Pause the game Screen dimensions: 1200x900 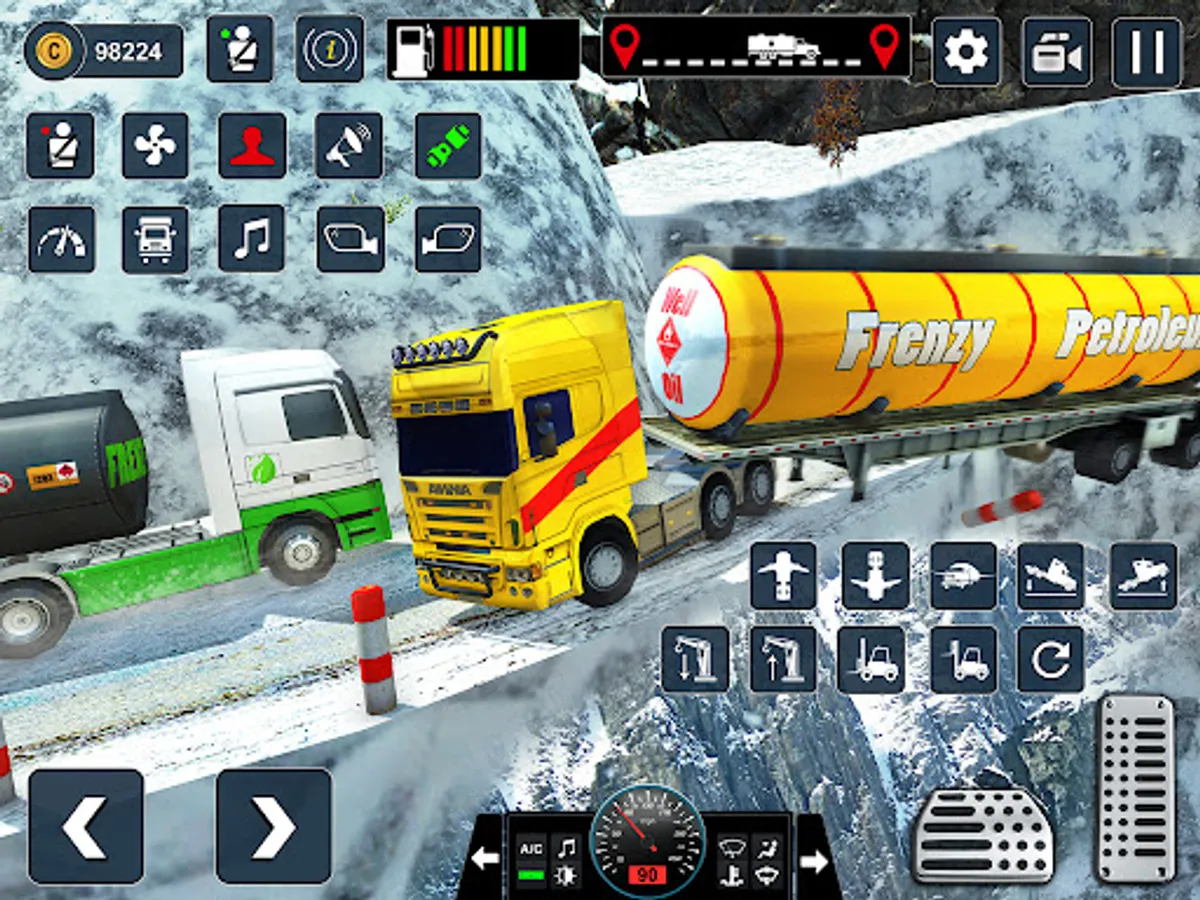[x=1146, y=52]
